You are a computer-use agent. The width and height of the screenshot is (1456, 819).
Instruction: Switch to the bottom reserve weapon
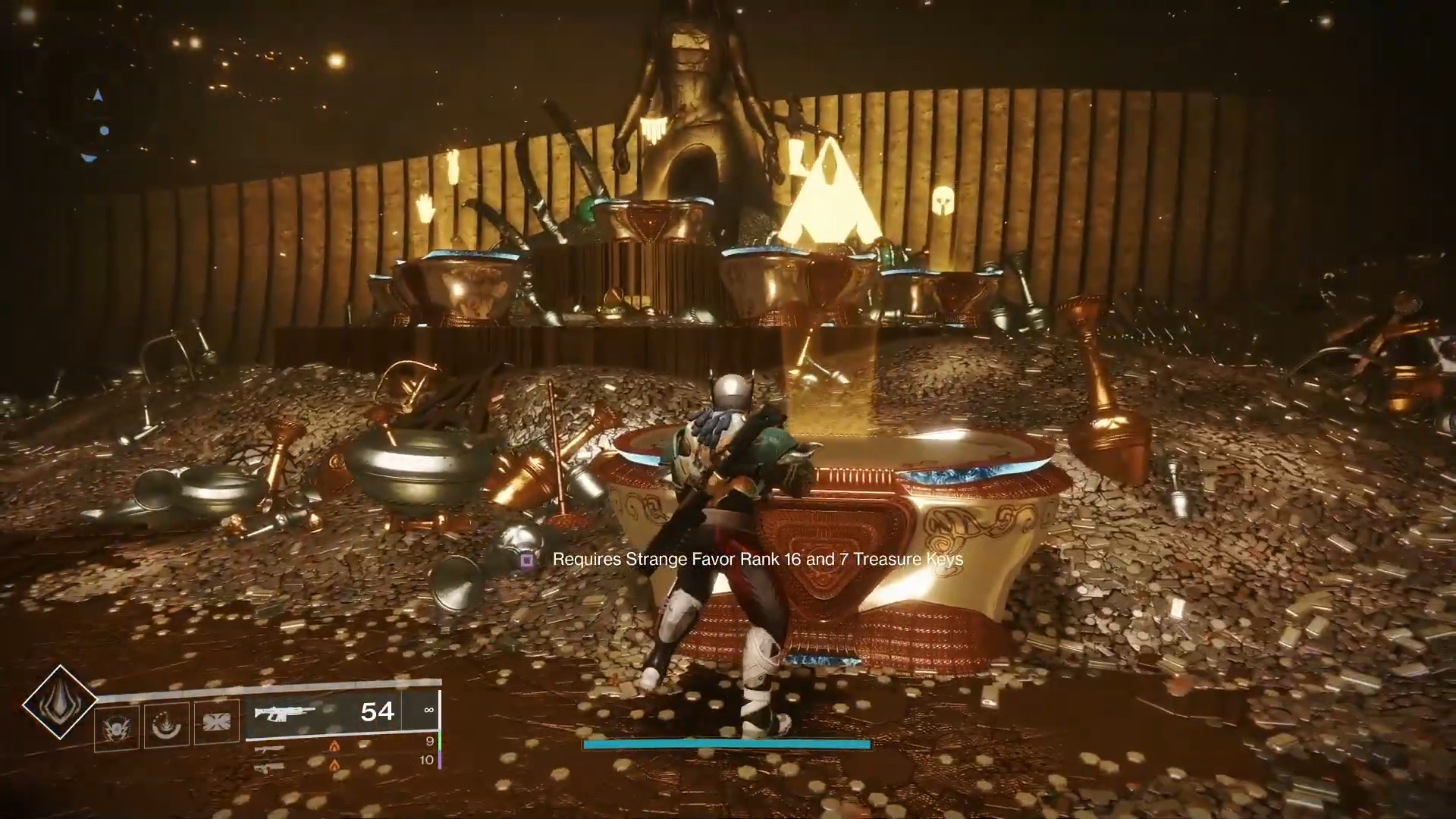pos(270,768)
